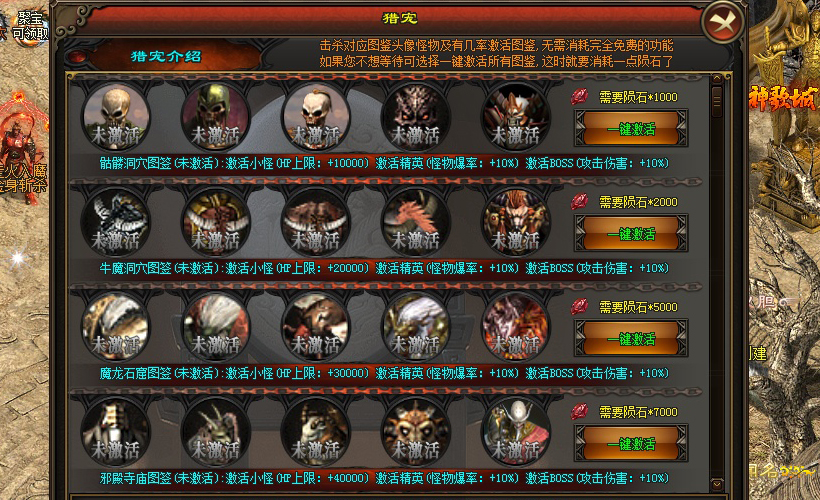Screen dimensions: 820x500
Task: Activate all Skeleton Cave entries costing 1000 meteorites
Action: click(630, 128)
